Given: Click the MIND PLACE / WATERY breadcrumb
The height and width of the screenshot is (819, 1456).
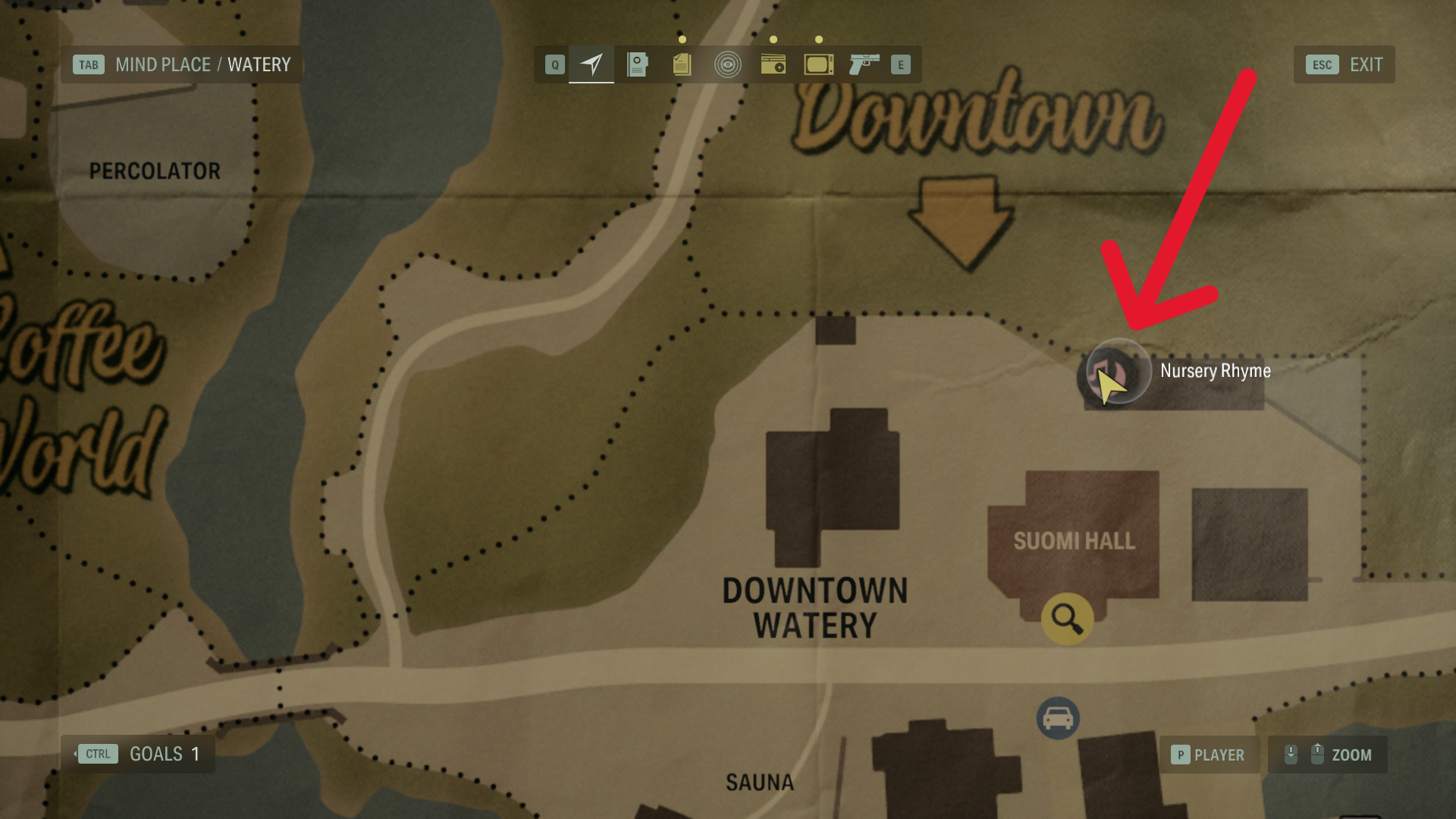Looking at the screenshot, I should tap(182, 64).
